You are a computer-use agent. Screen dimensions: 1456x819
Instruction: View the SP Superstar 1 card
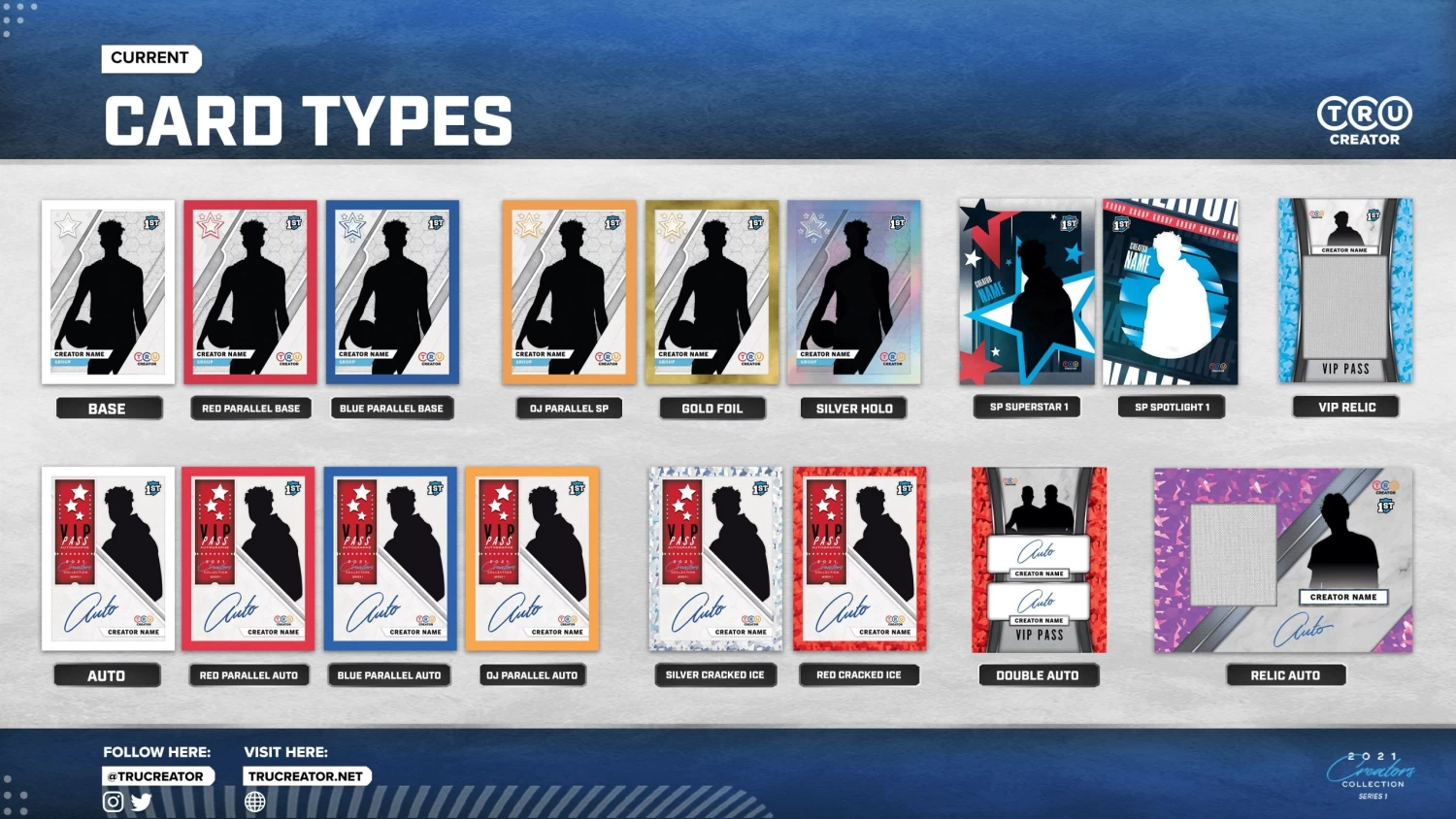click(1027, 291)
